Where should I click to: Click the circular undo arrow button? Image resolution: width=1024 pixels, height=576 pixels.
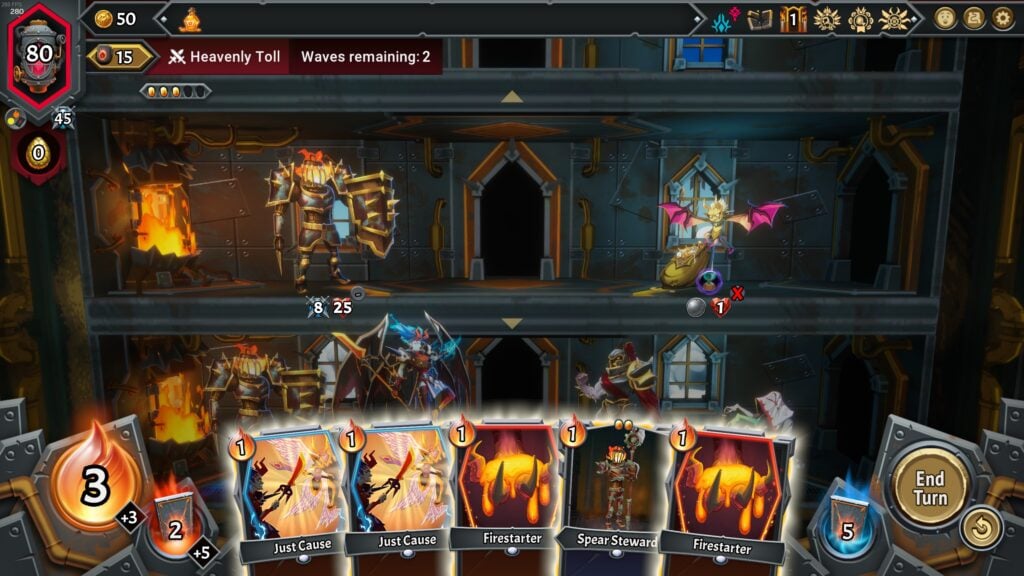980,529
